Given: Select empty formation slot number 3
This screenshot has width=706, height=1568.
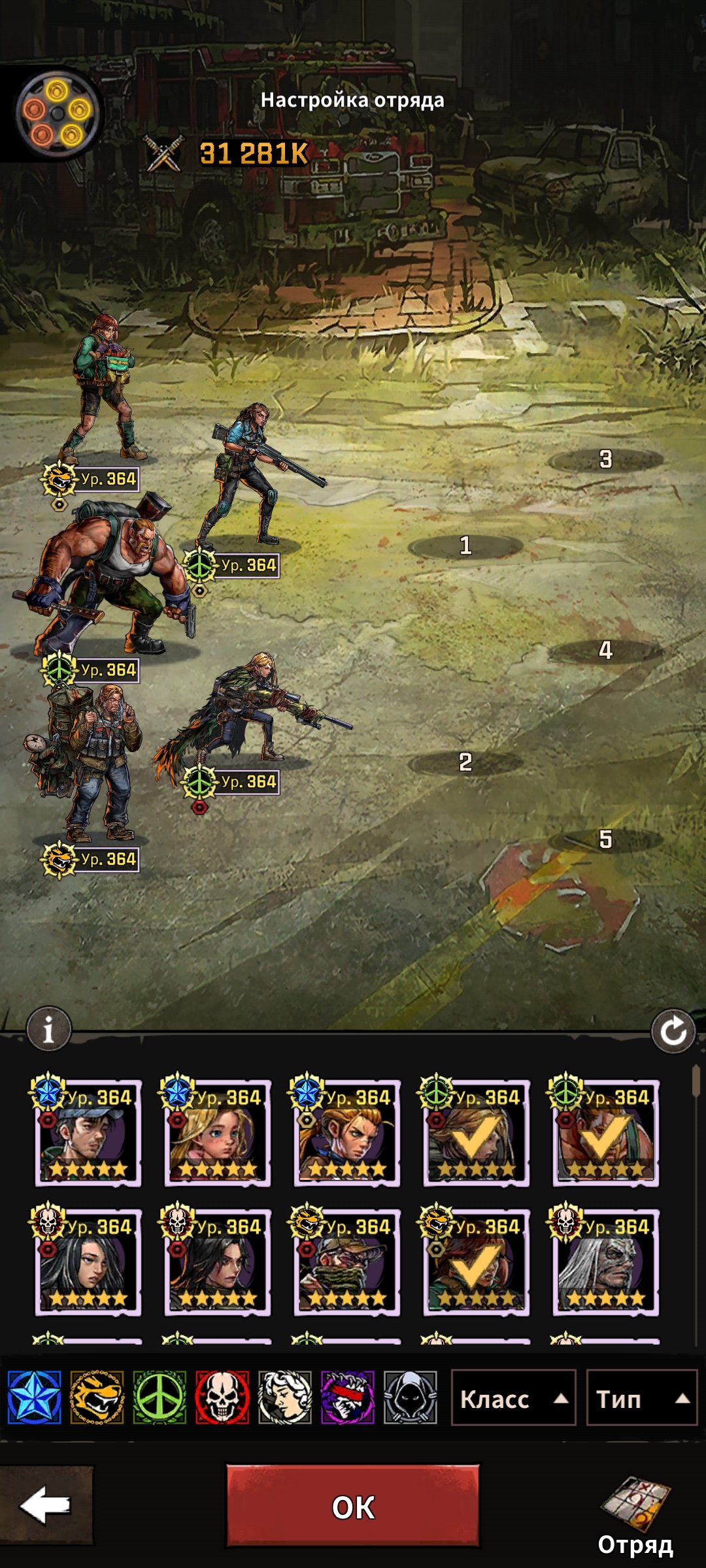Looking at the screenshot, I should (x=605, y=459).
